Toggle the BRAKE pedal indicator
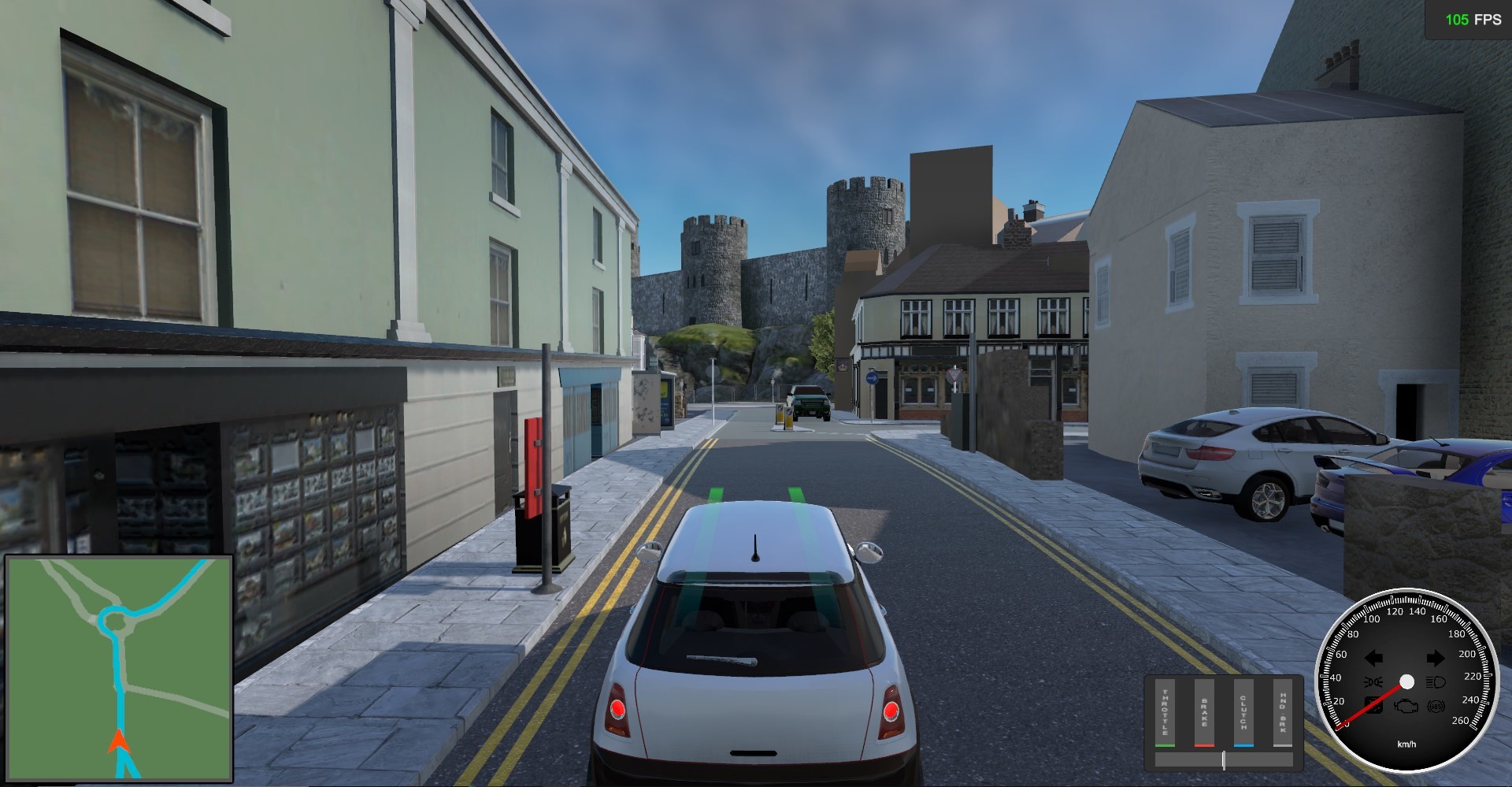 coord(1204,712)
